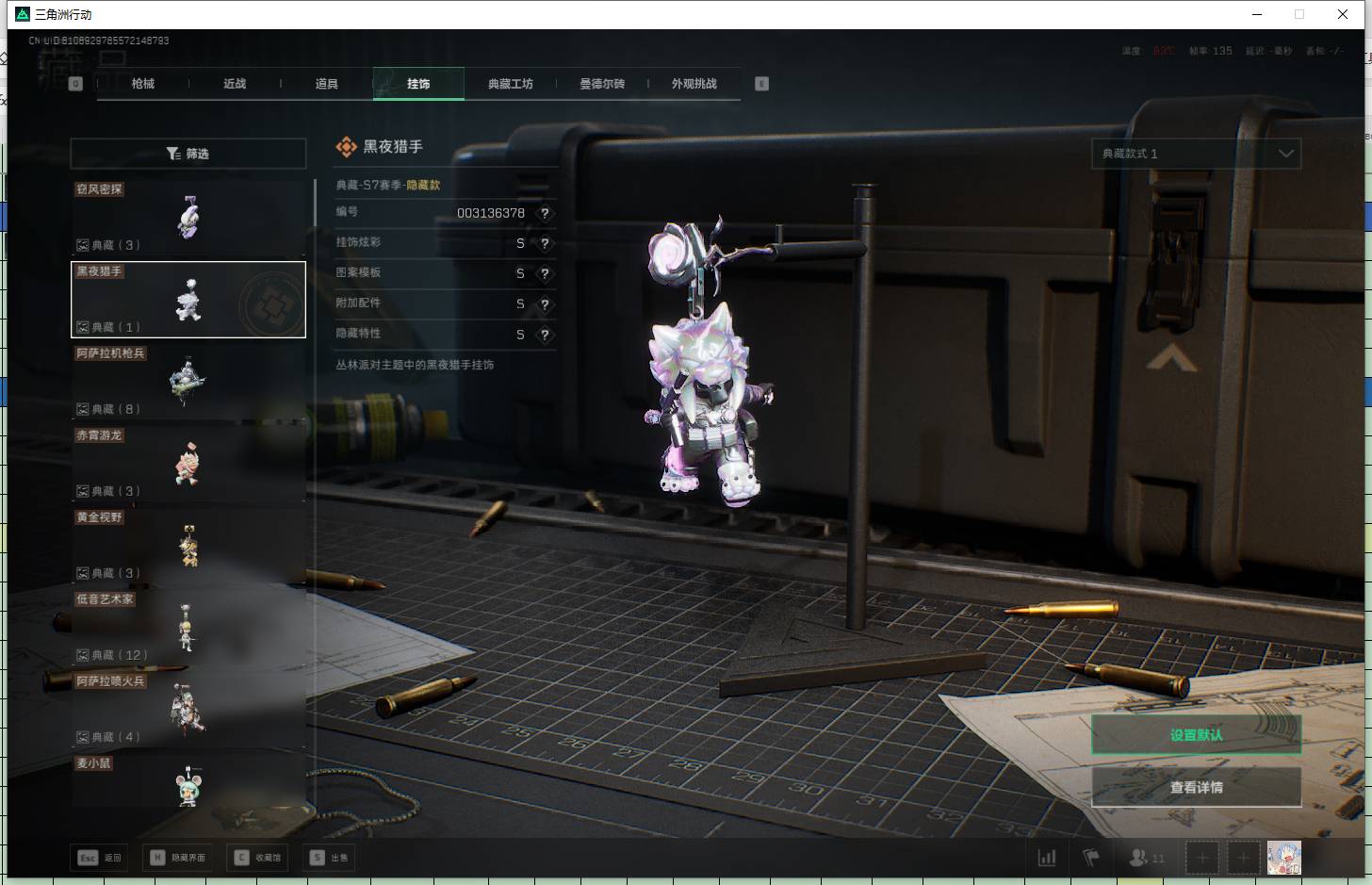The image size is (1372, 885).
Task: Click the 设置默认 button
Action: (x=1196, y=734)
